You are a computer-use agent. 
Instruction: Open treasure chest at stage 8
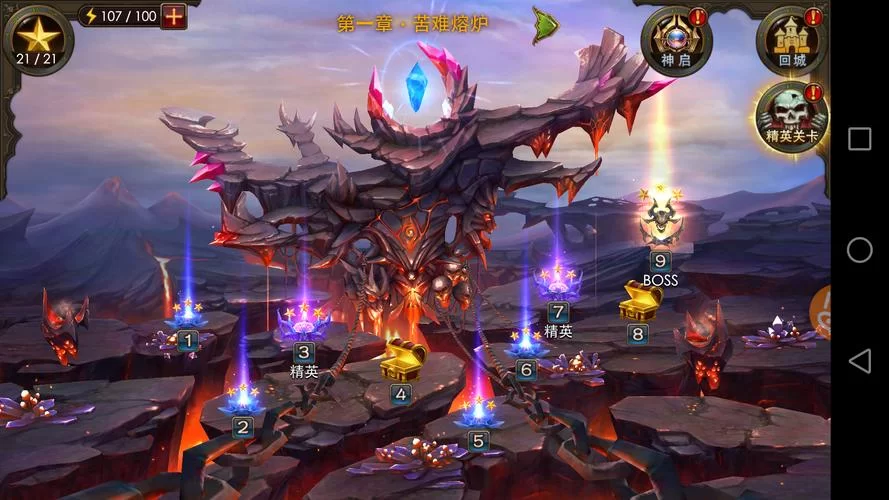[x=640, y=300]
